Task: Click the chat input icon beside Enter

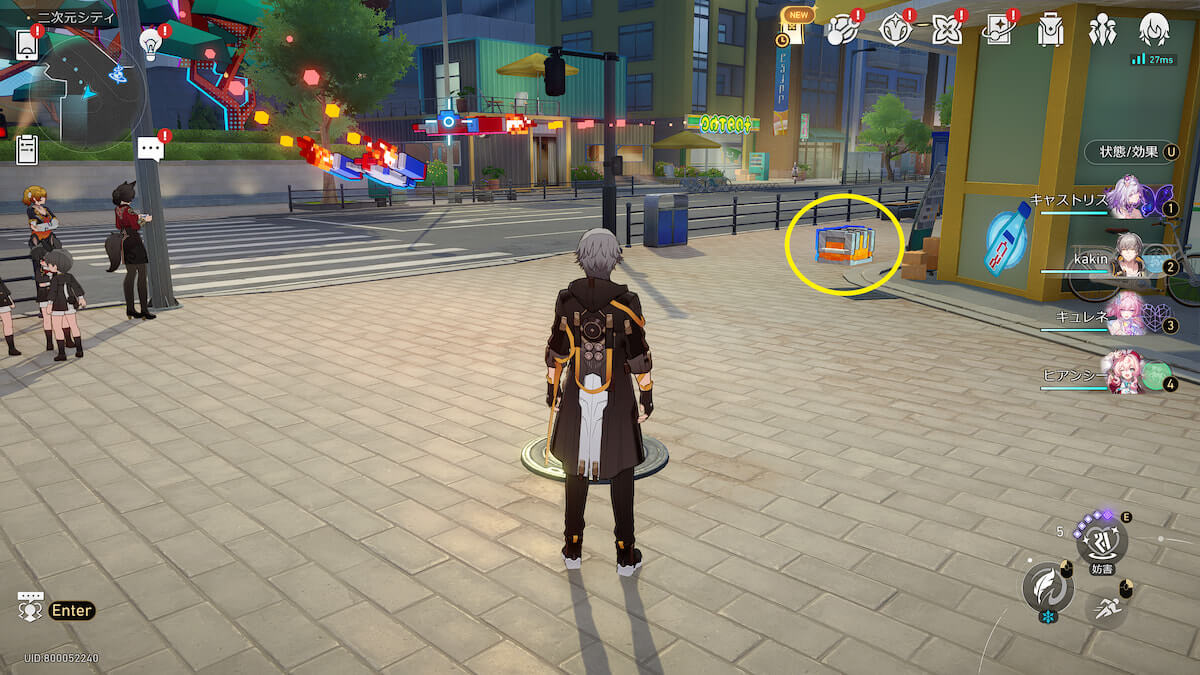Action: click(x=30, y=607)
